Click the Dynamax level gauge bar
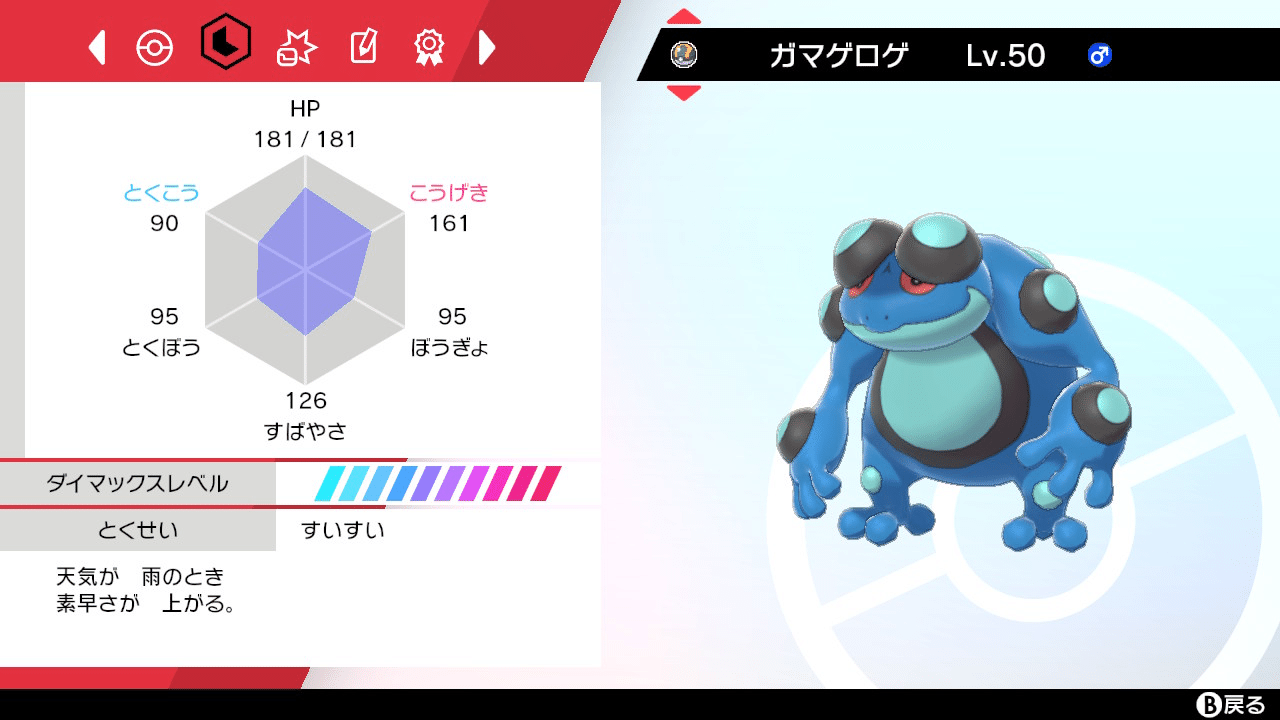Image resolution: width=1280 pixels, height=720 pixels. [x=440, y=483]
